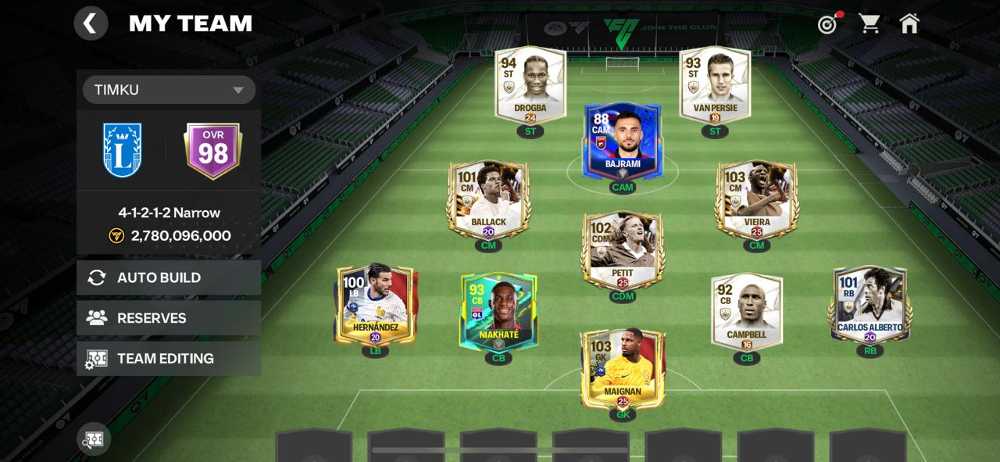
Task: Pick the Campbell centre-back card
Action: click(746, 311)
